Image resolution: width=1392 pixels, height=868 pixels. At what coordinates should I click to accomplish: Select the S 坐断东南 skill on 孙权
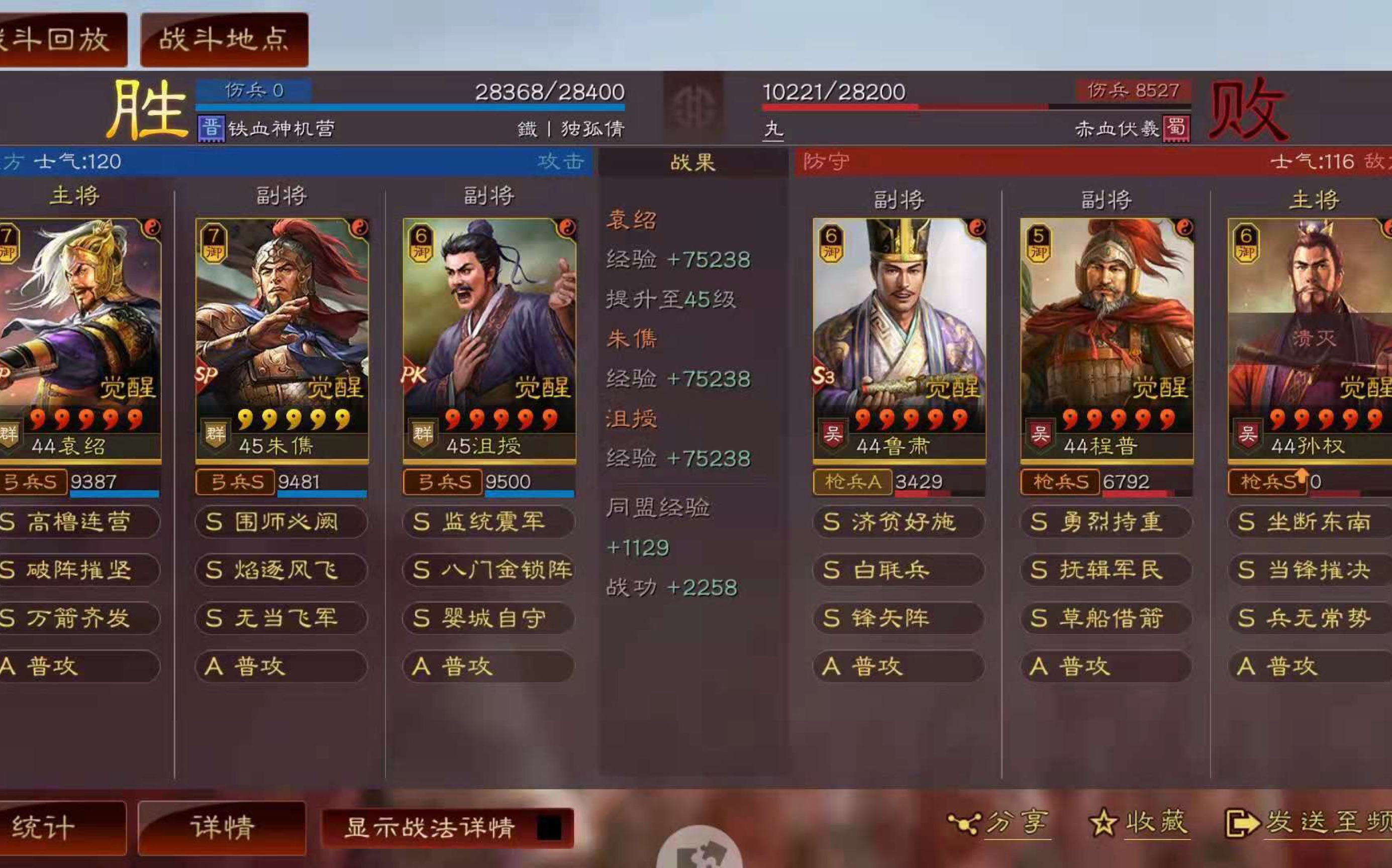click(1310, 522)
